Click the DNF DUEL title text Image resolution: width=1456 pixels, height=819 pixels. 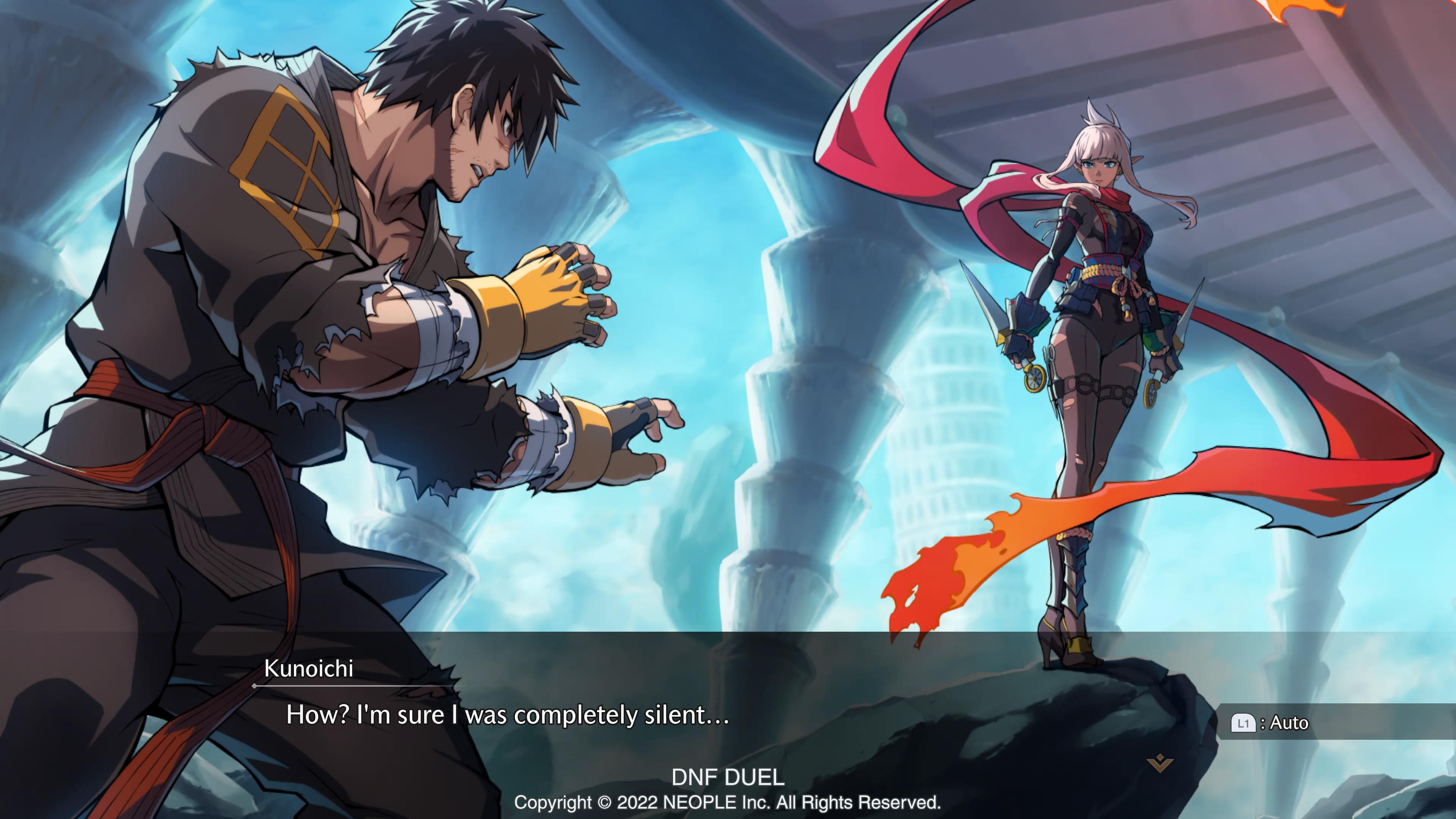728,778
